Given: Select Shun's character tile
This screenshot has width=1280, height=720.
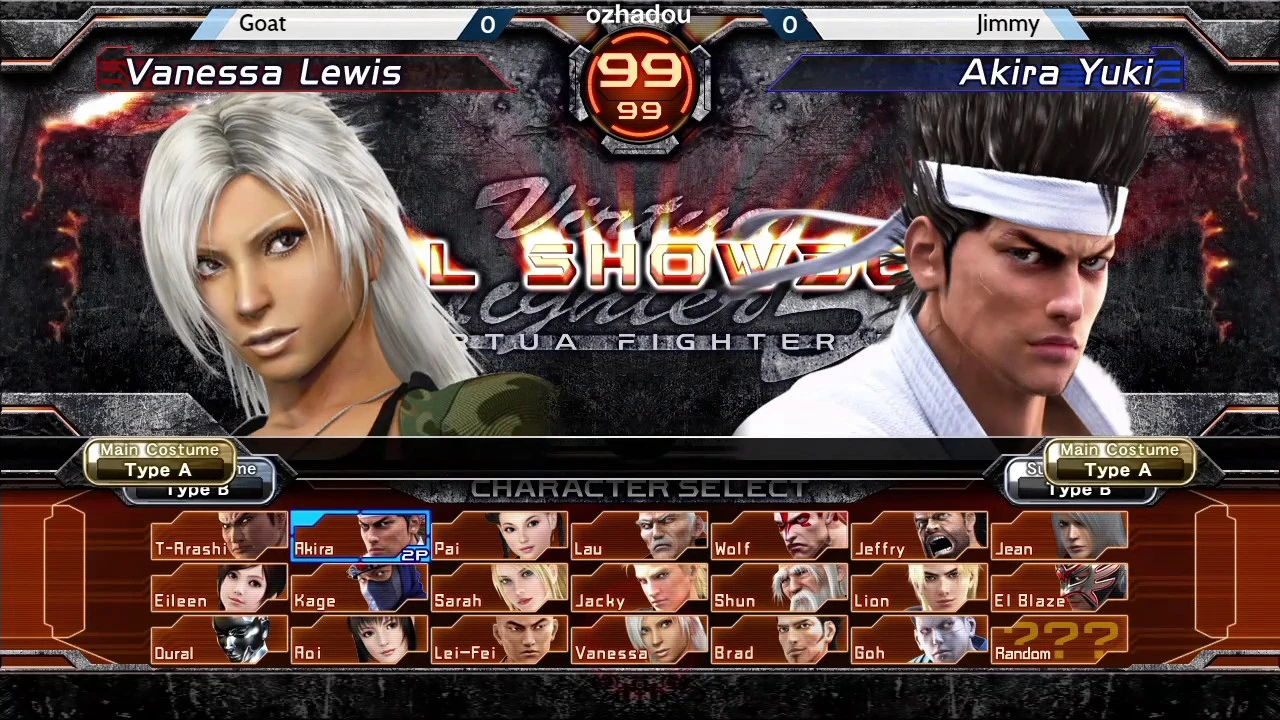Looking at the screenshot, I should pyautogui.click(x=780, y=593).
